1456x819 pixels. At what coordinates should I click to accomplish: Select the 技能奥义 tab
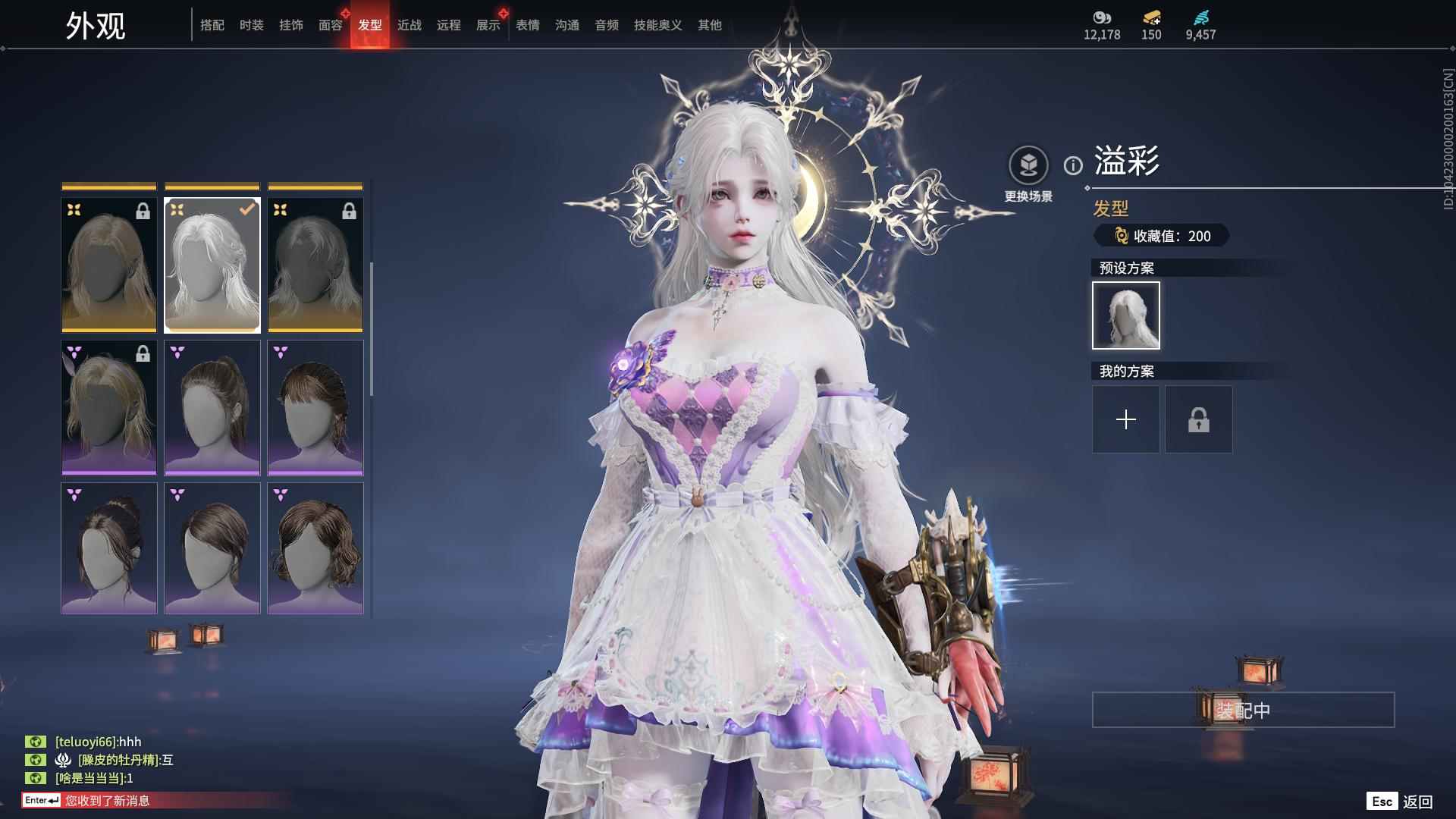(x=658, y=25)
